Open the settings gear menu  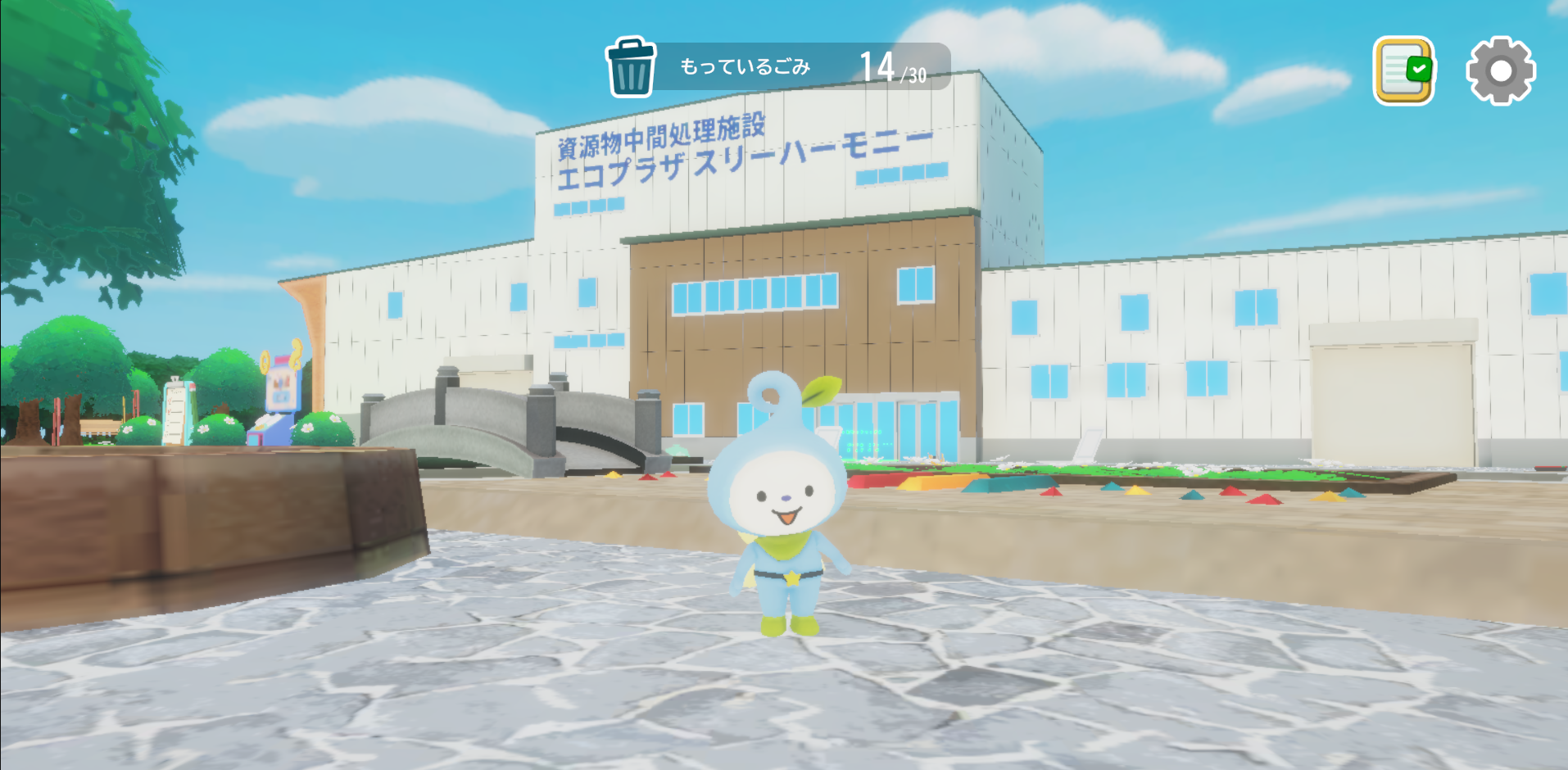coord(1500,70)
